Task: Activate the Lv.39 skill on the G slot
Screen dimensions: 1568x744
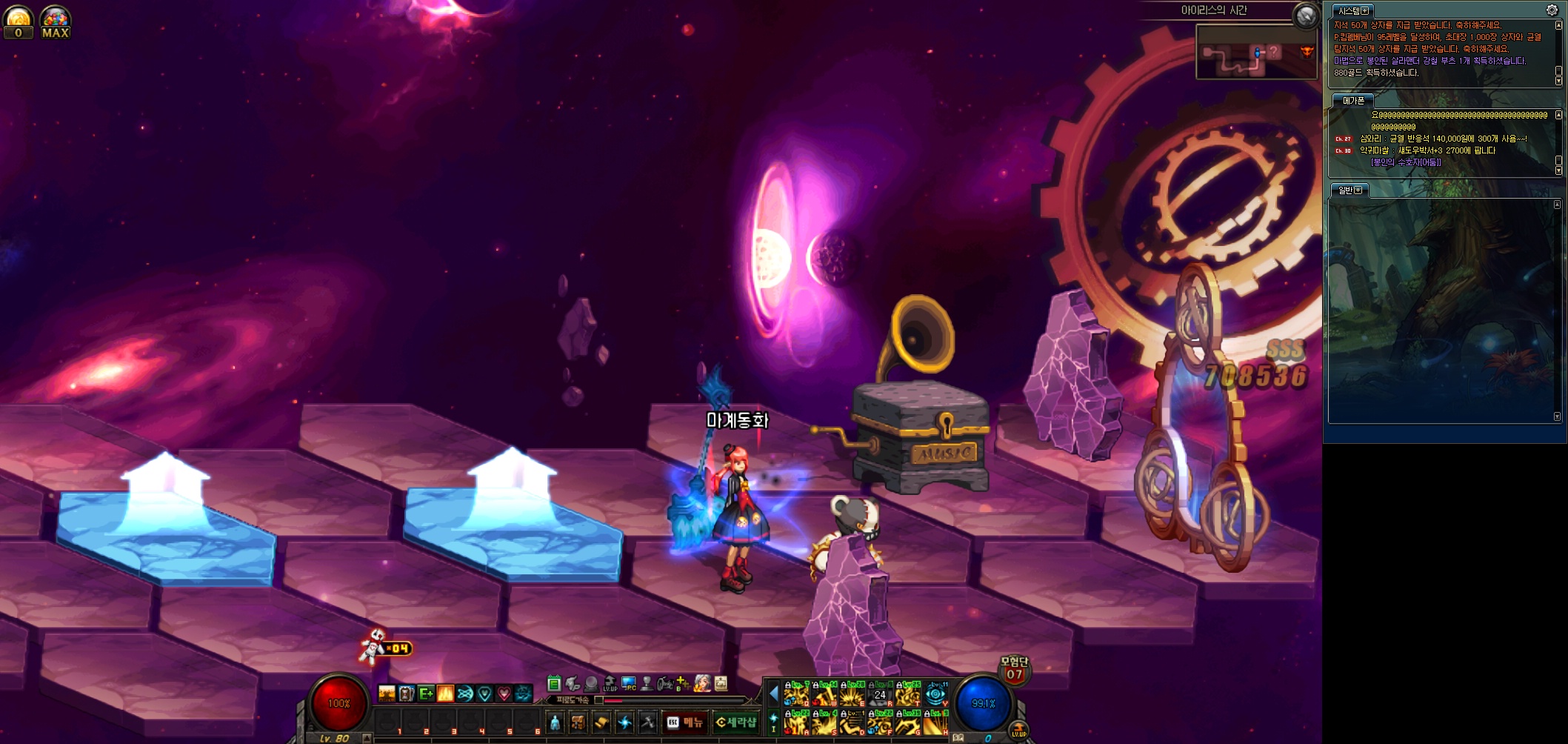Action: 908,723
